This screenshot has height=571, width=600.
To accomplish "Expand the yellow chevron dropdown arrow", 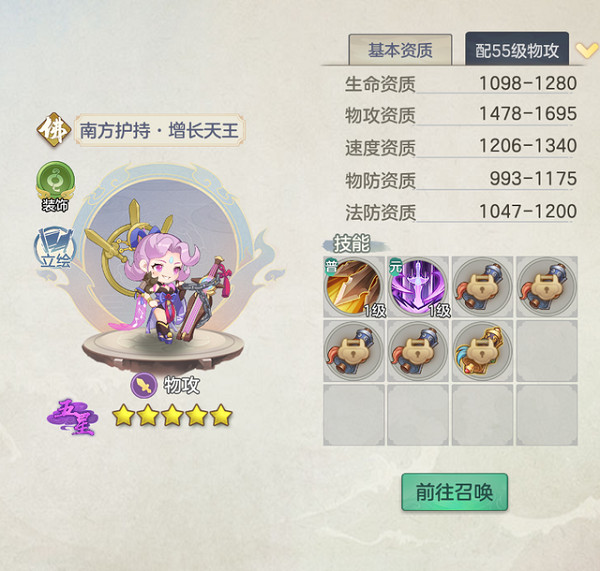I will click(587, 49).
